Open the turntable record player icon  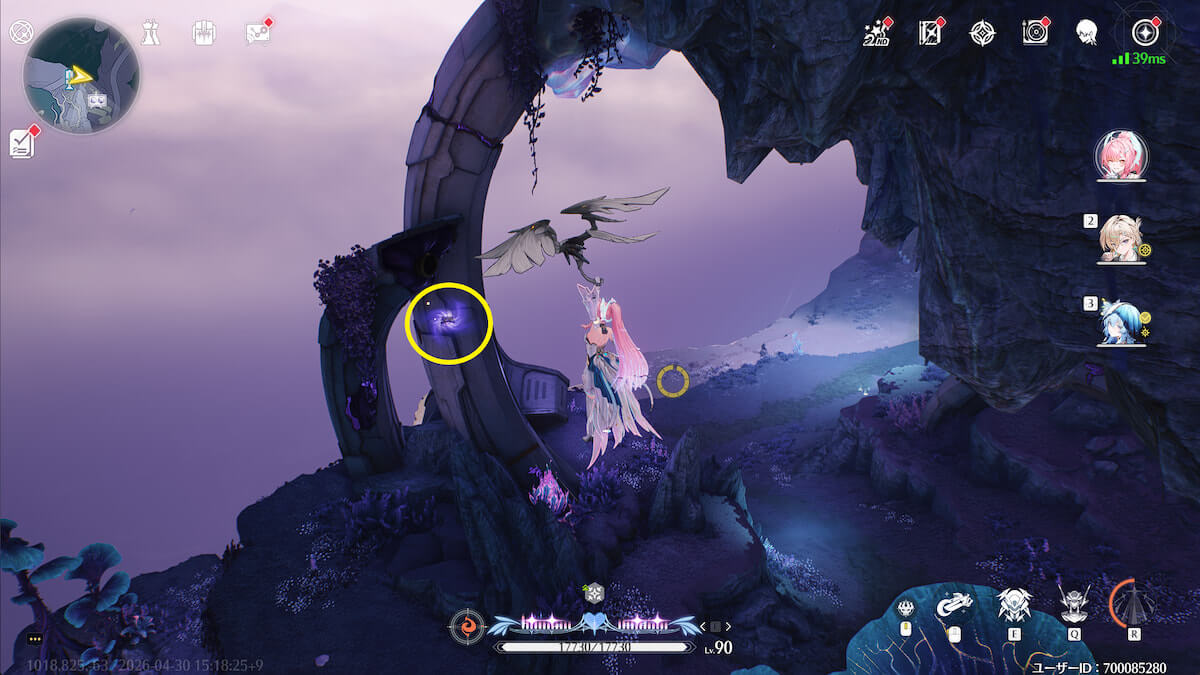pyautogui.click(x=1035, y=33)
